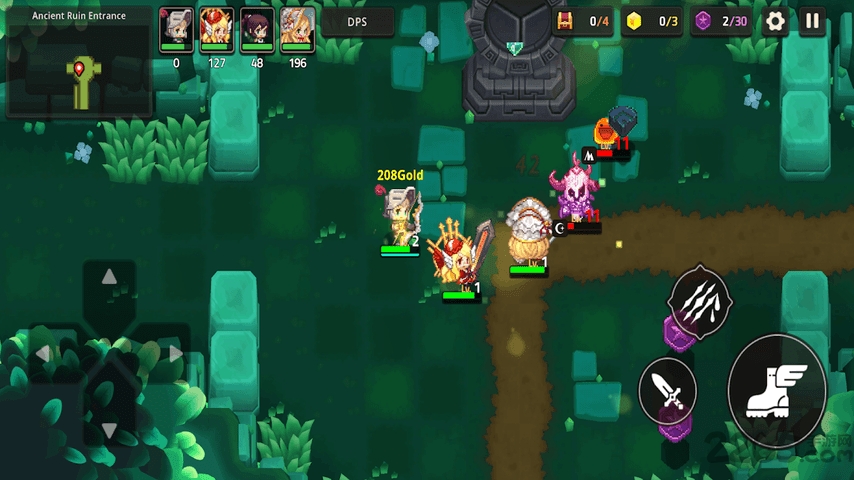Select the grey-helmet knight party portrait
The width and height of the screenshot is (854, 480).
point(176,27)
